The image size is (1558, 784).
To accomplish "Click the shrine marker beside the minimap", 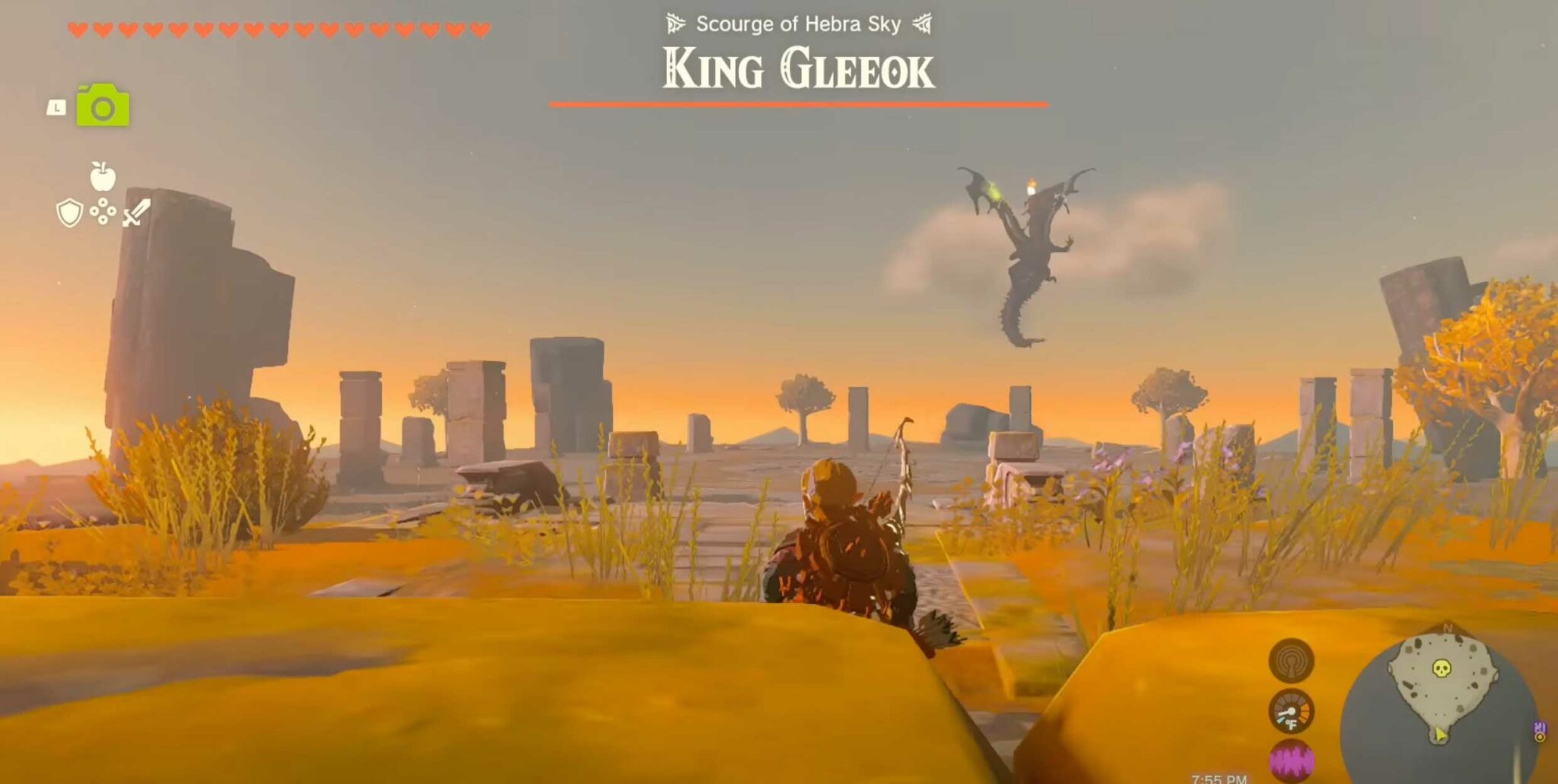I will click(x=1539, y=732).
